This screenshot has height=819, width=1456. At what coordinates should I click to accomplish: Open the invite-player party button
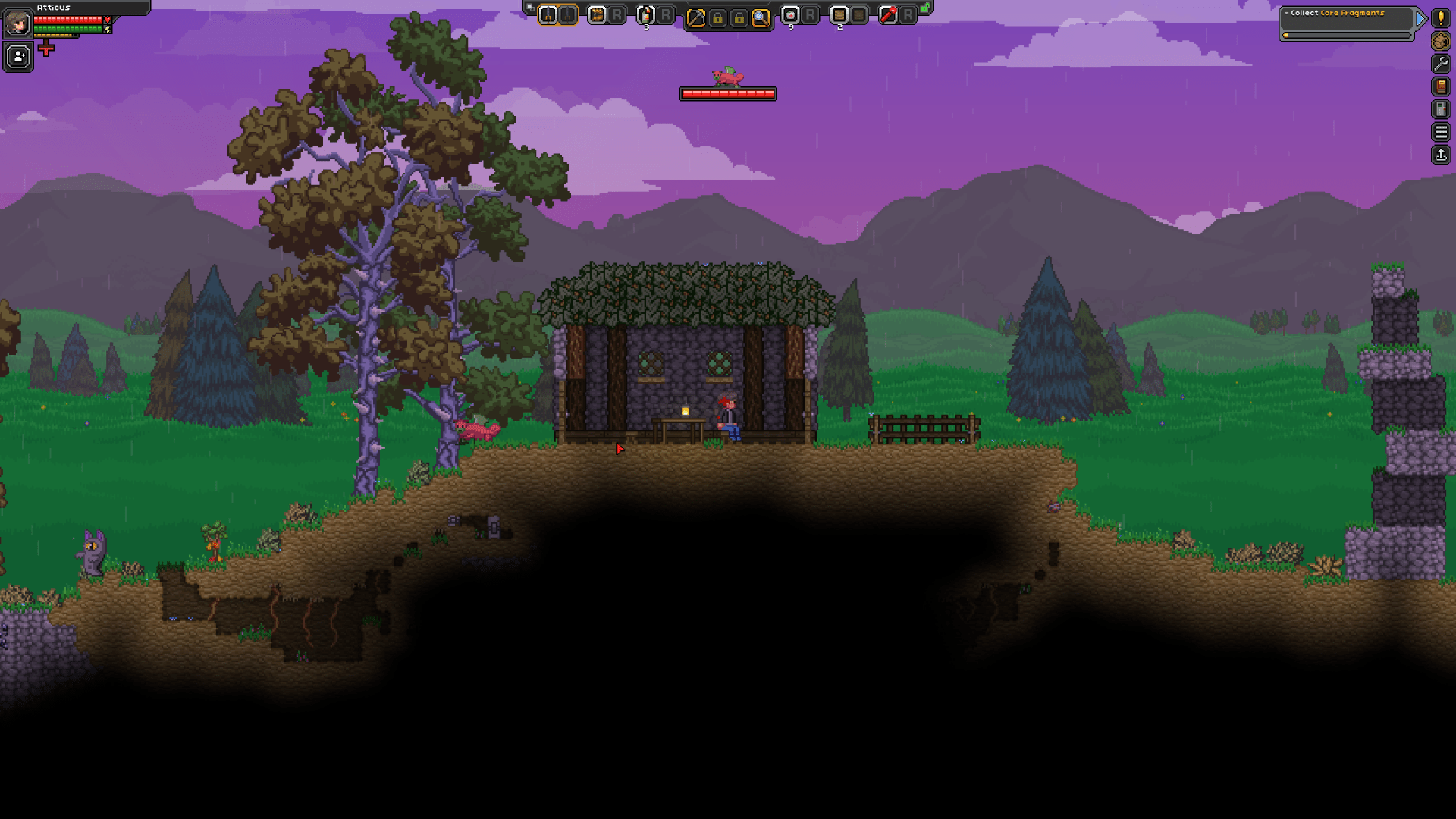pyautogui.click(x=18, y=57)
